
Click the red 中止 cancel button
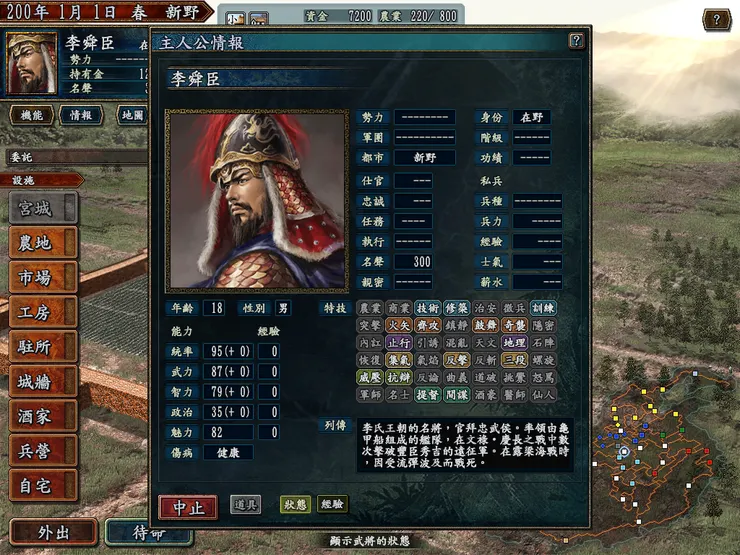(x=188, y=507)
